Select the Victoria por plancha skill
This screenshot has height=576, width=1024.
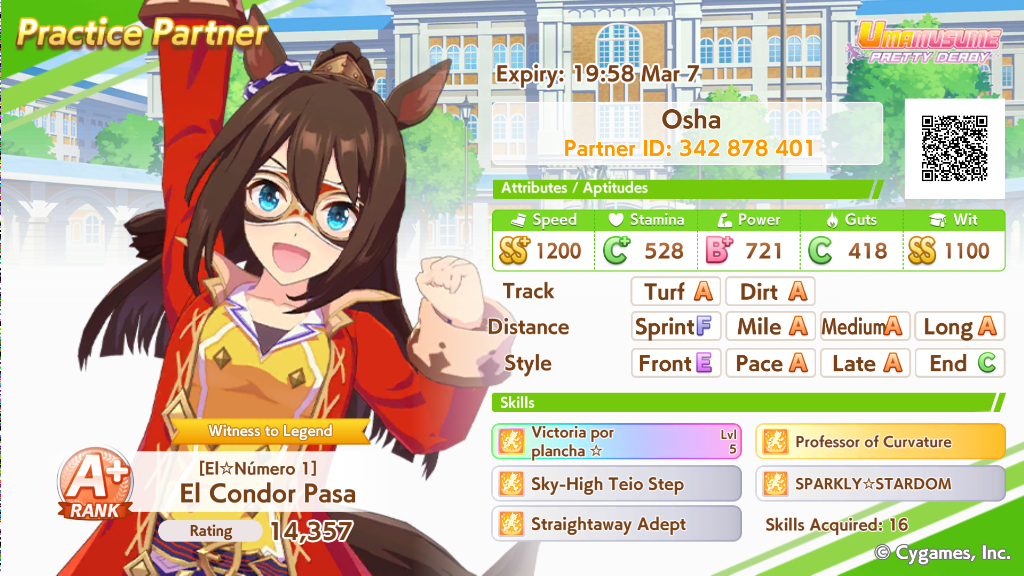coord(616,441)
